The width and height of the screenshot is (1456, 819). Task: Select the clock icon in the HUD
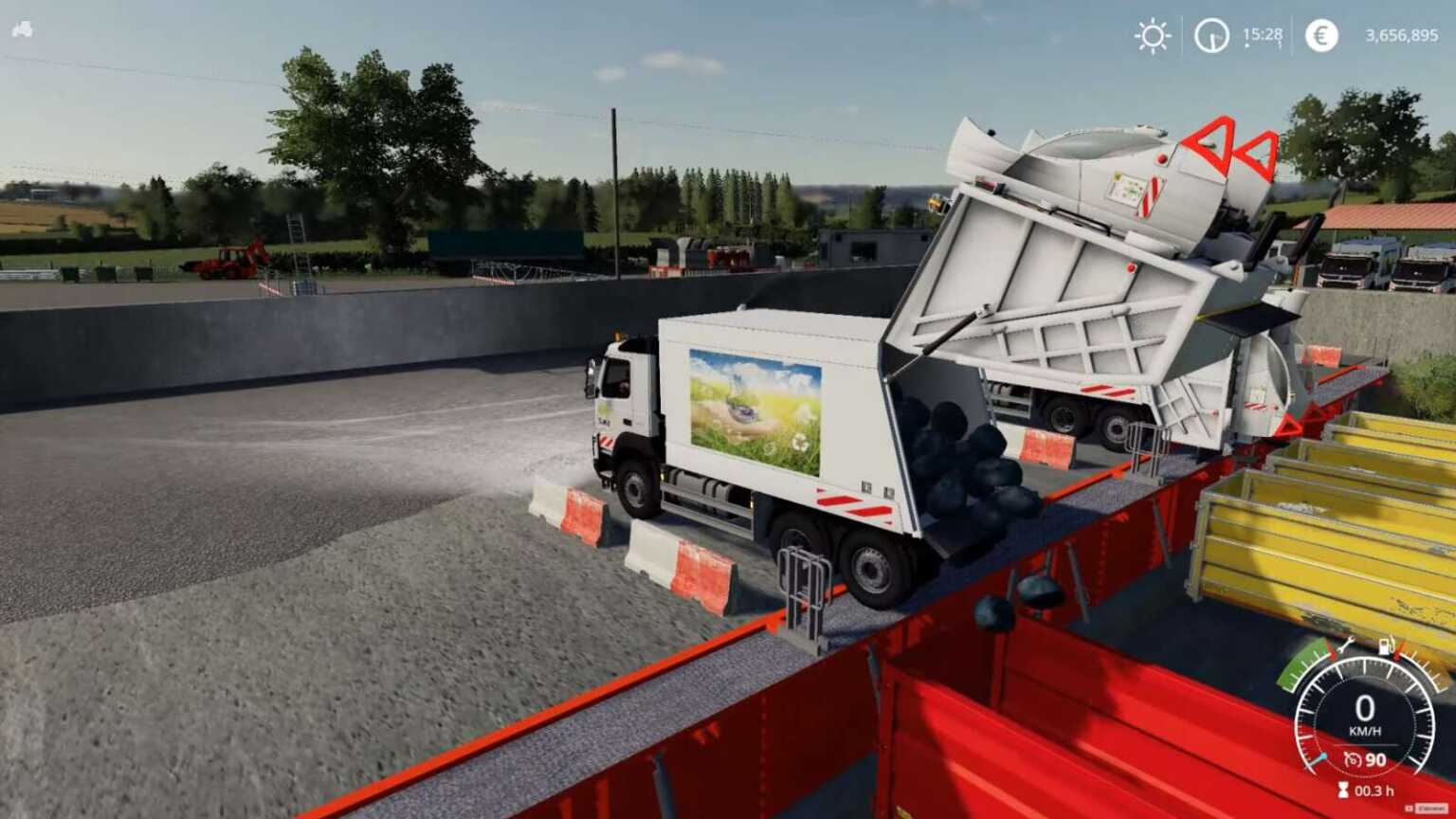[1210, 36]
